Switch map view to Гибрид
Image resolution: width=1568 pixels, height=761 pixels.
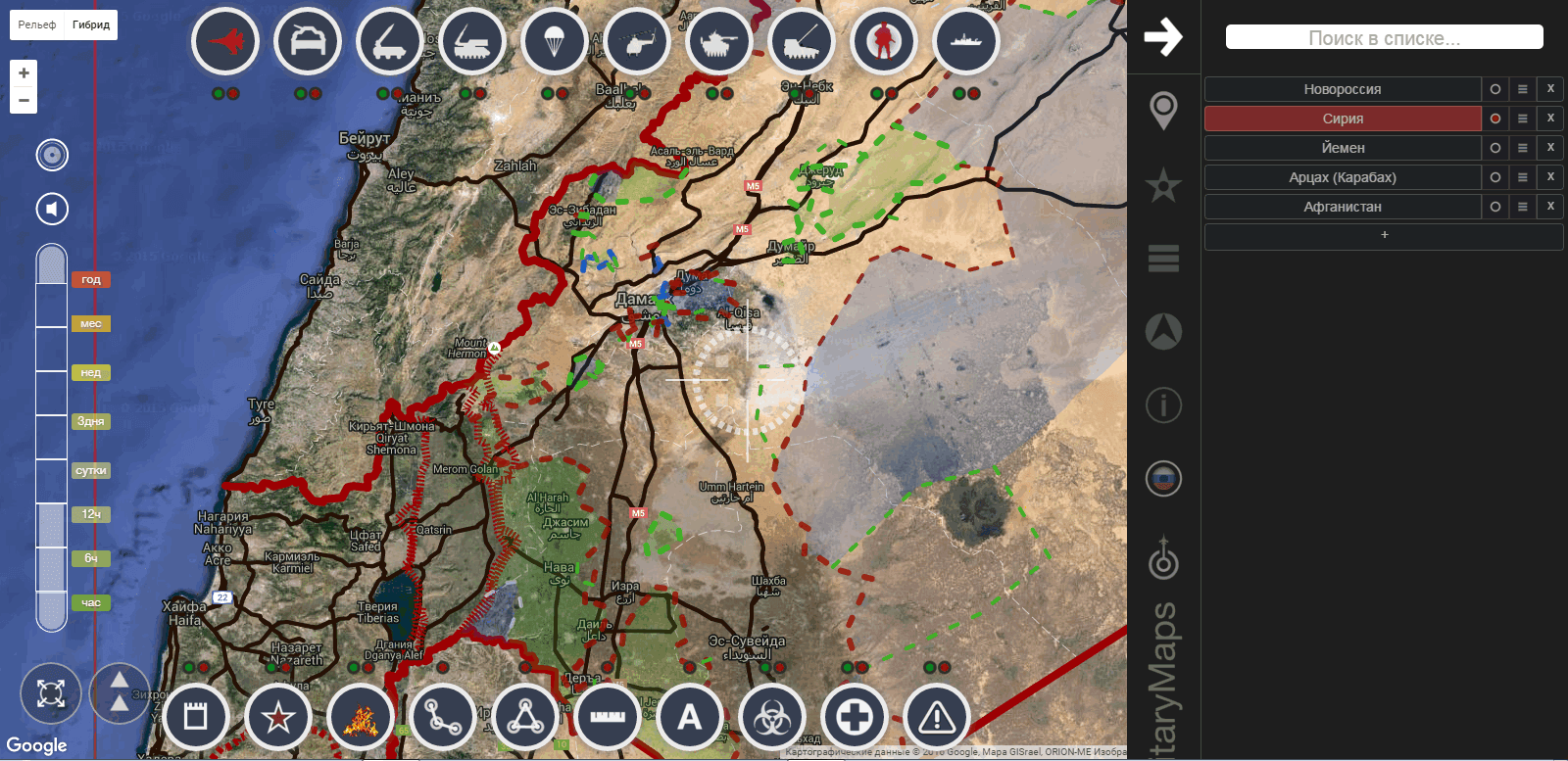(x=91, y=24)
